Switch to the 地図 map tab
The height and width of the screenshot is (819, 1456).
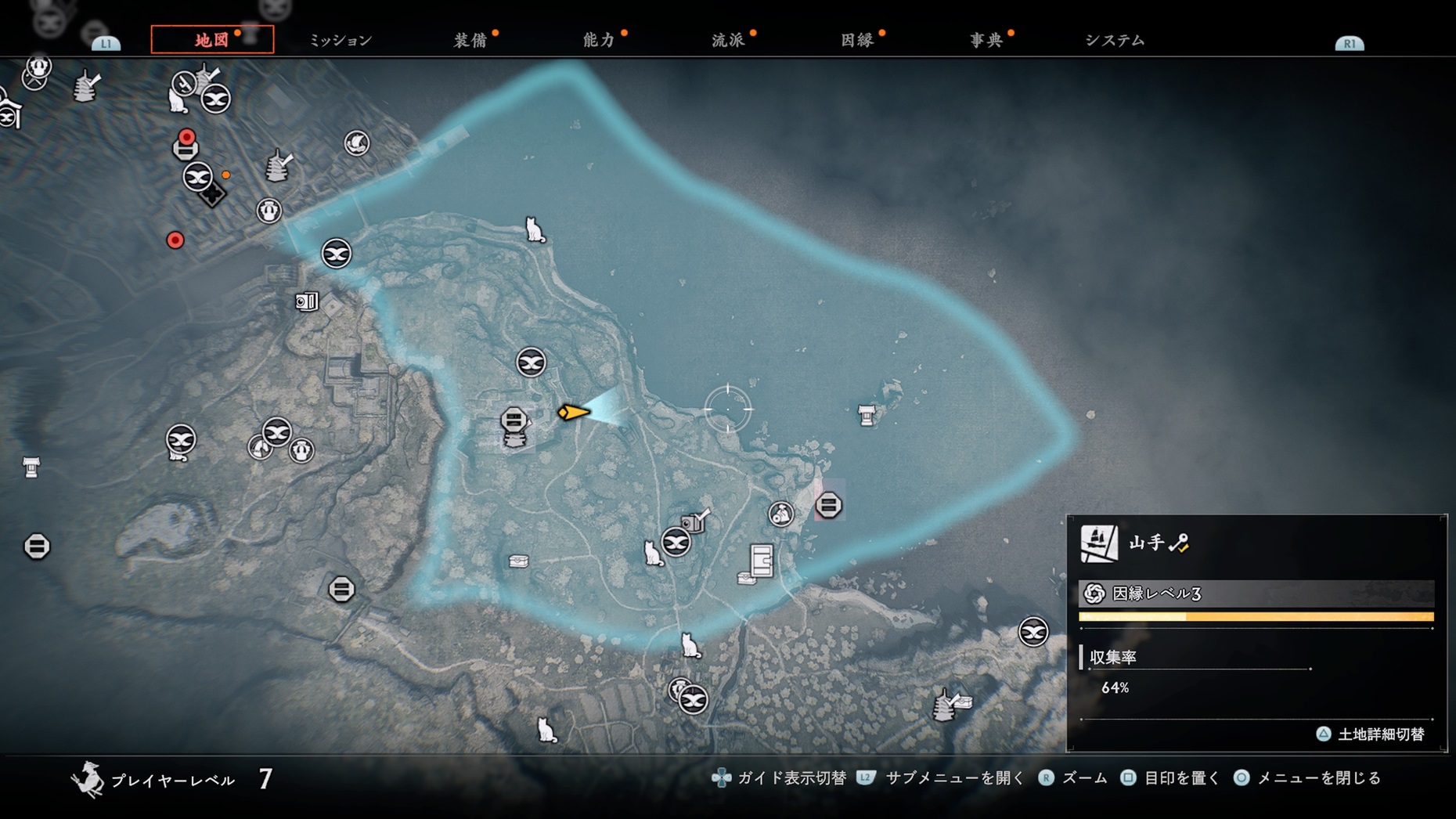[211, 40]
